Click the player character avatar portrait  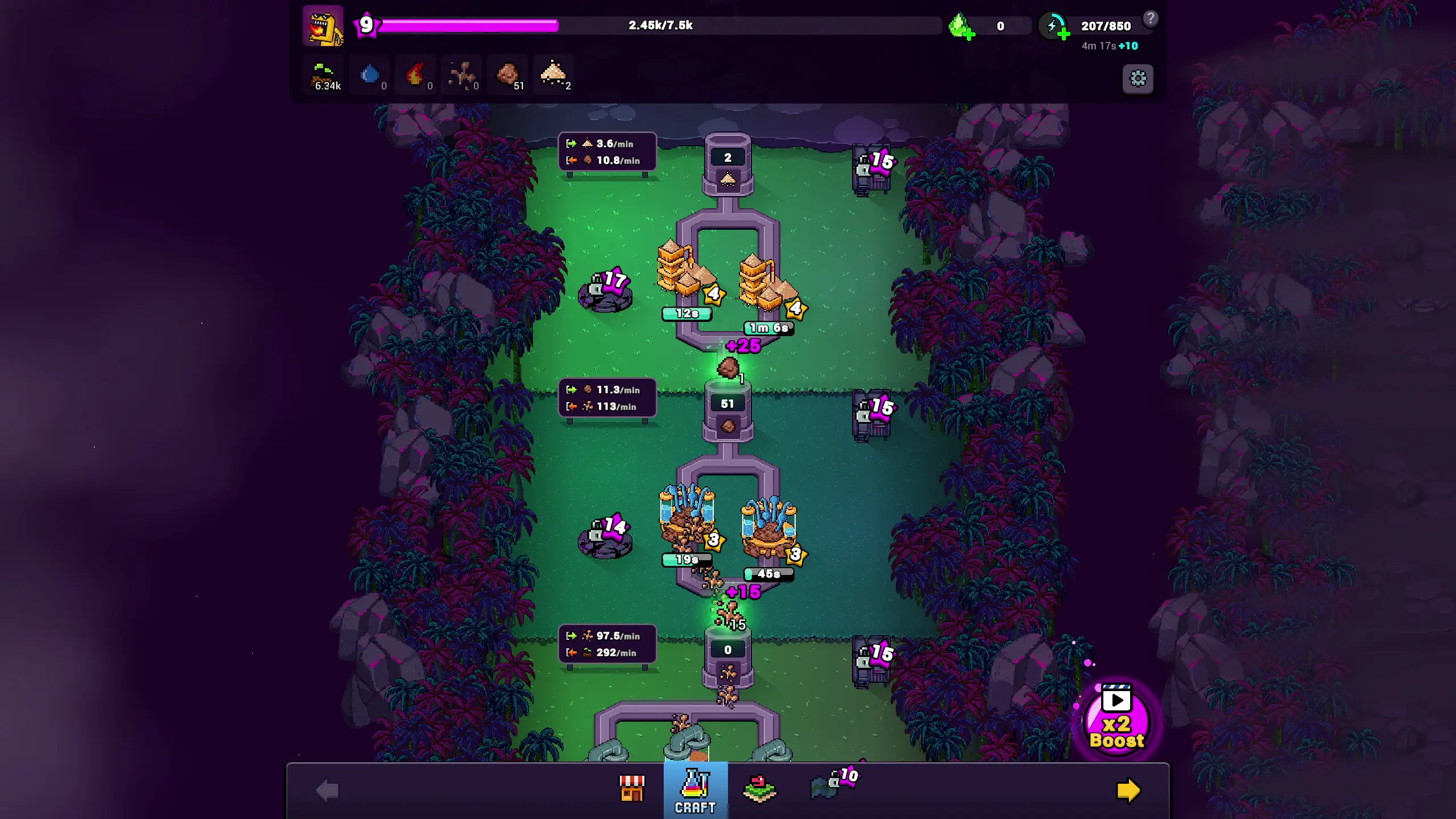click(322, 26)
